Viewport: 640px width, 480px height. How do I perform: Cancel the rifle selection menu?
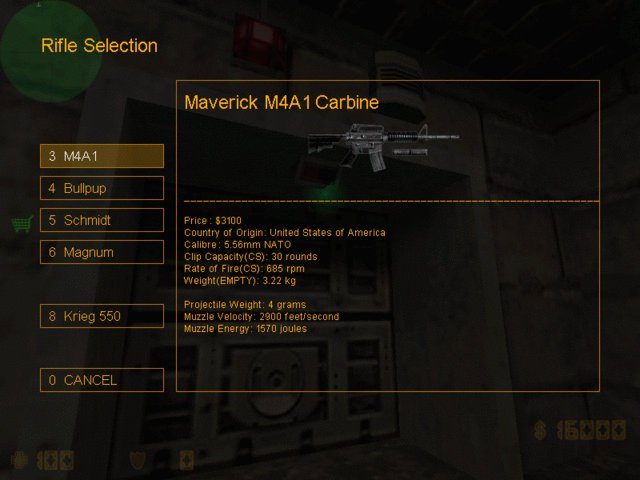pyautogui.click(x=101, y=380)
